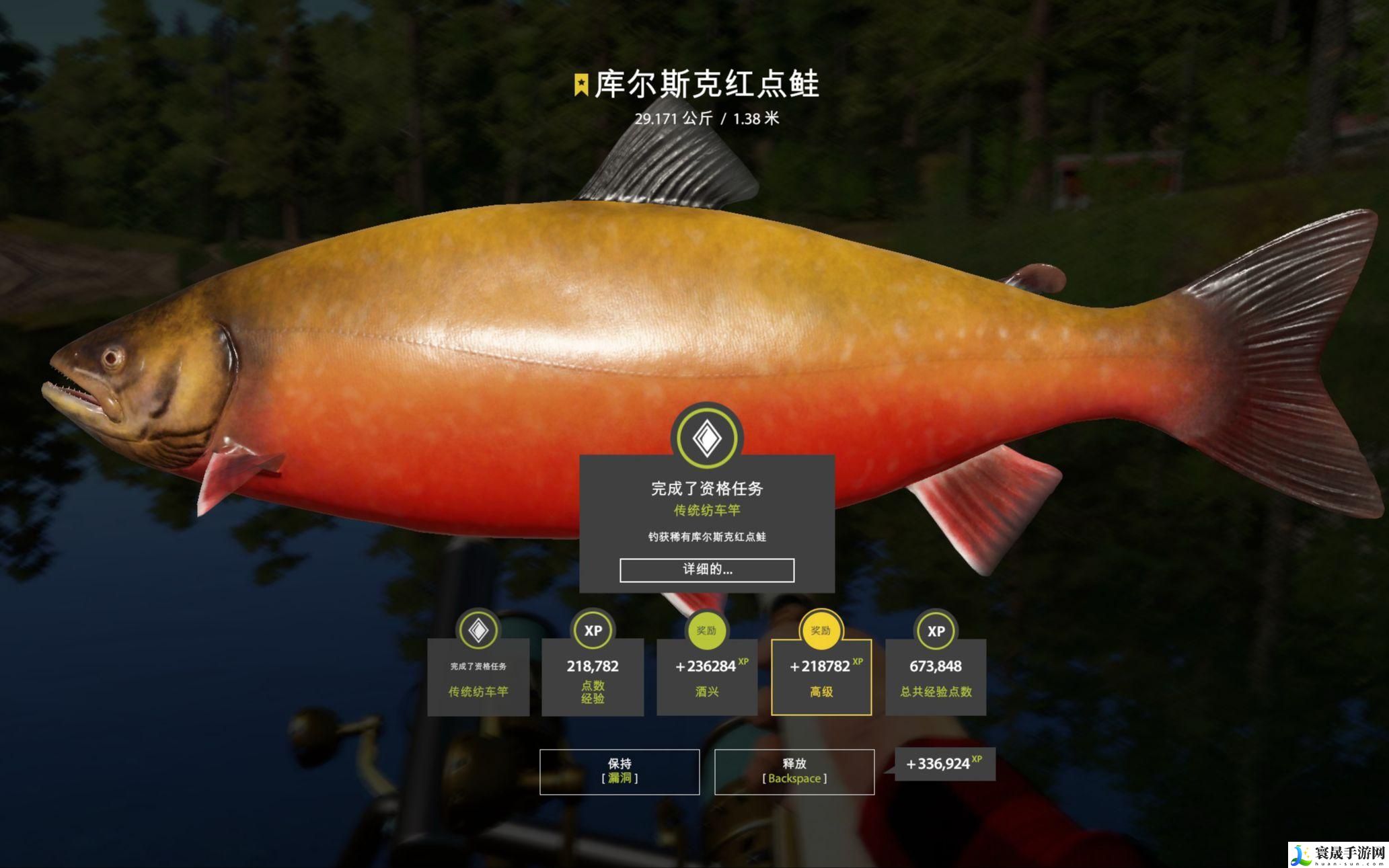1389x868 pixels.
Task: Select the 高级 bonus reward card
Action: [821, 677]
